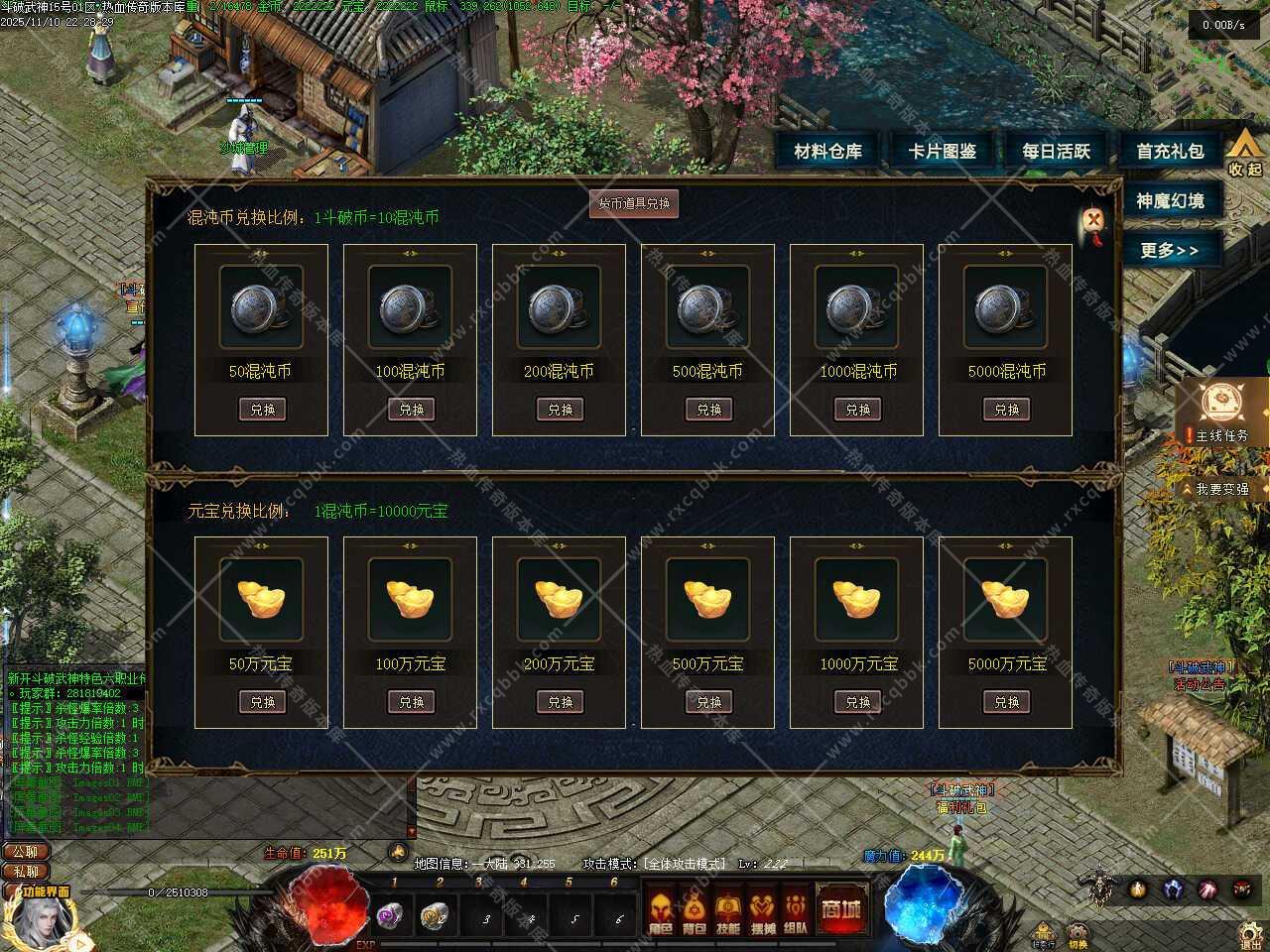Open the 每日活跃 daily activity panel

(1057, 152)
